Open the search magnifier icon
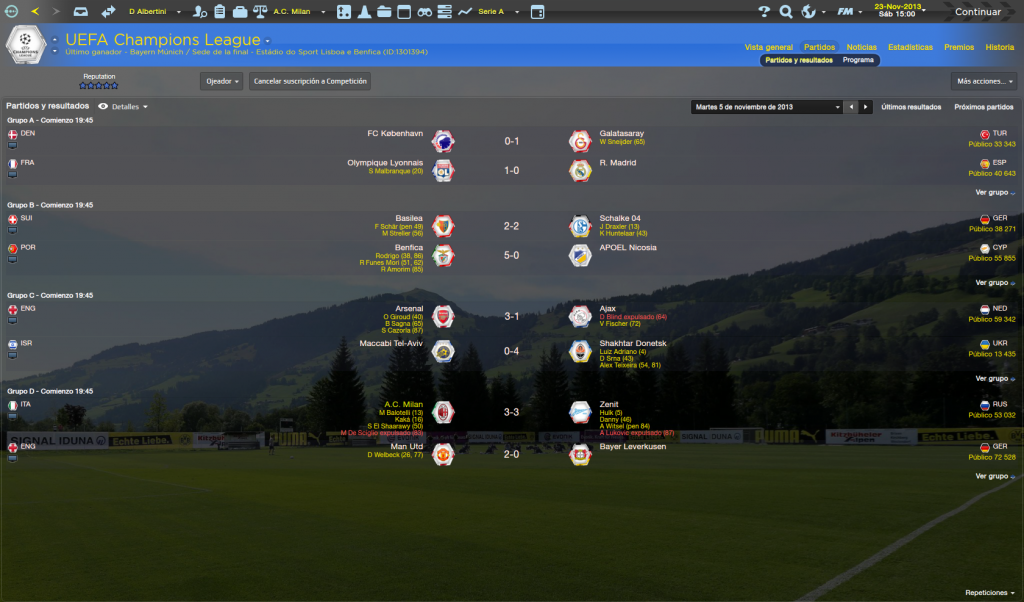1024x602 pixels. pyautogui.click(x=786, y=12)
